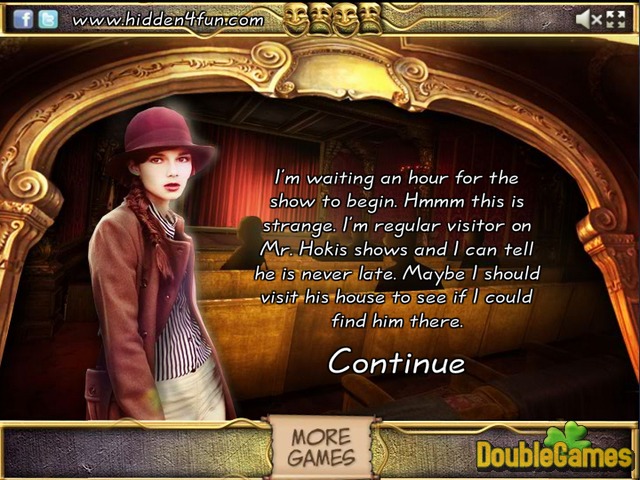
Task: Share the game on Twitter
Action: (x=47, y=18)
